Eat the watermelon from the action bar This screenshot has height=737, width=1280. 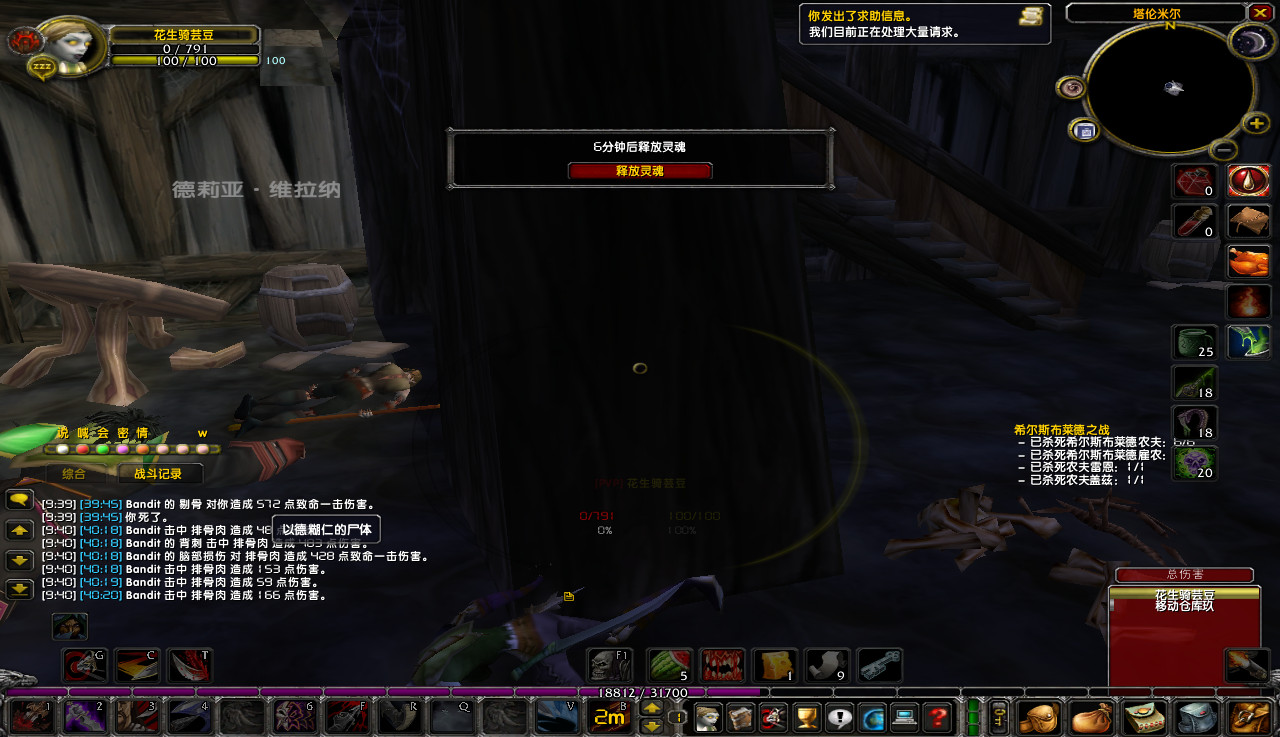[x=668, y=664]
